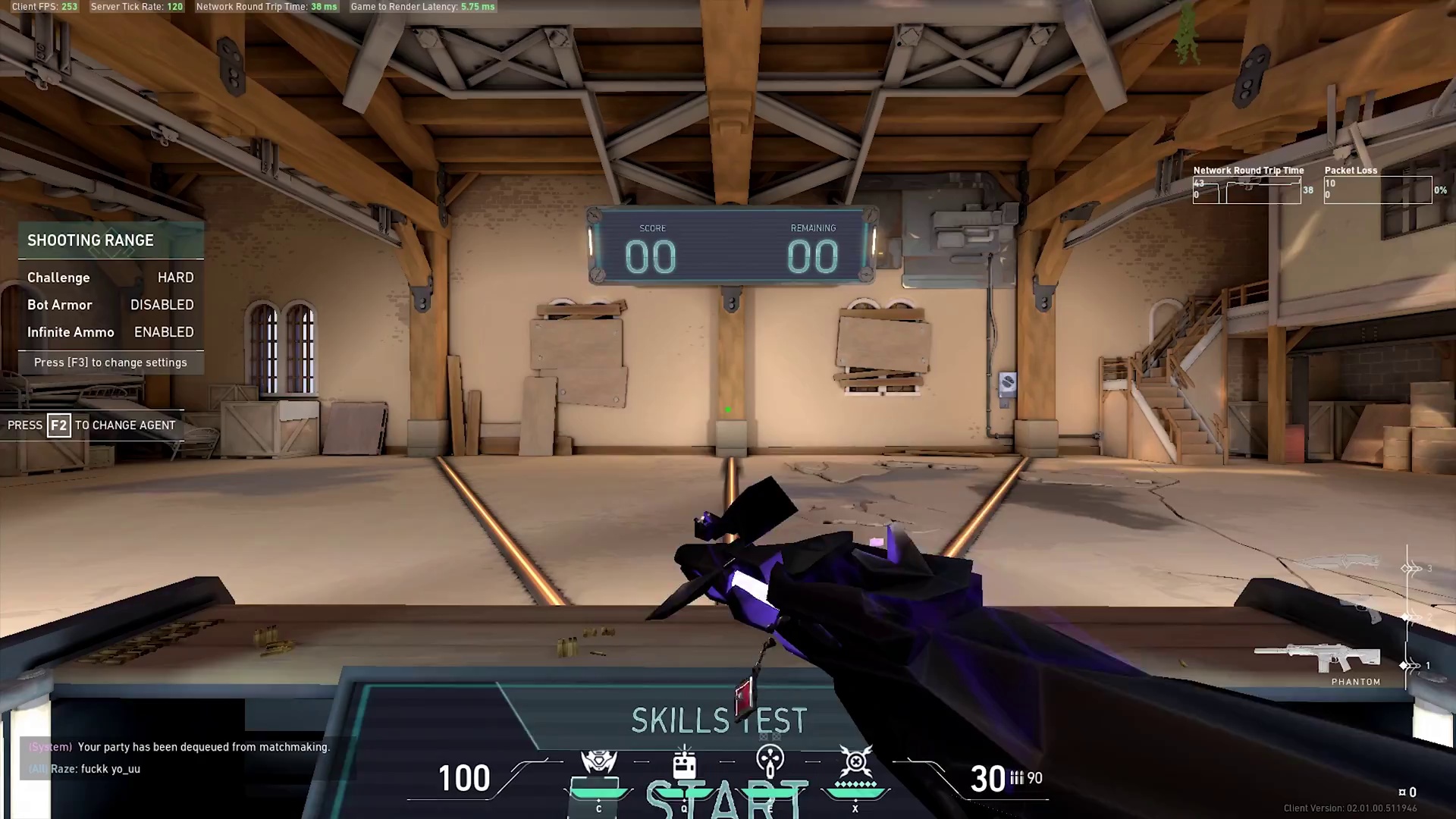Click the Bot Armor setting row
Image resolution: width=1456 pixels, height=819 pixels.
tap(111, 305)
